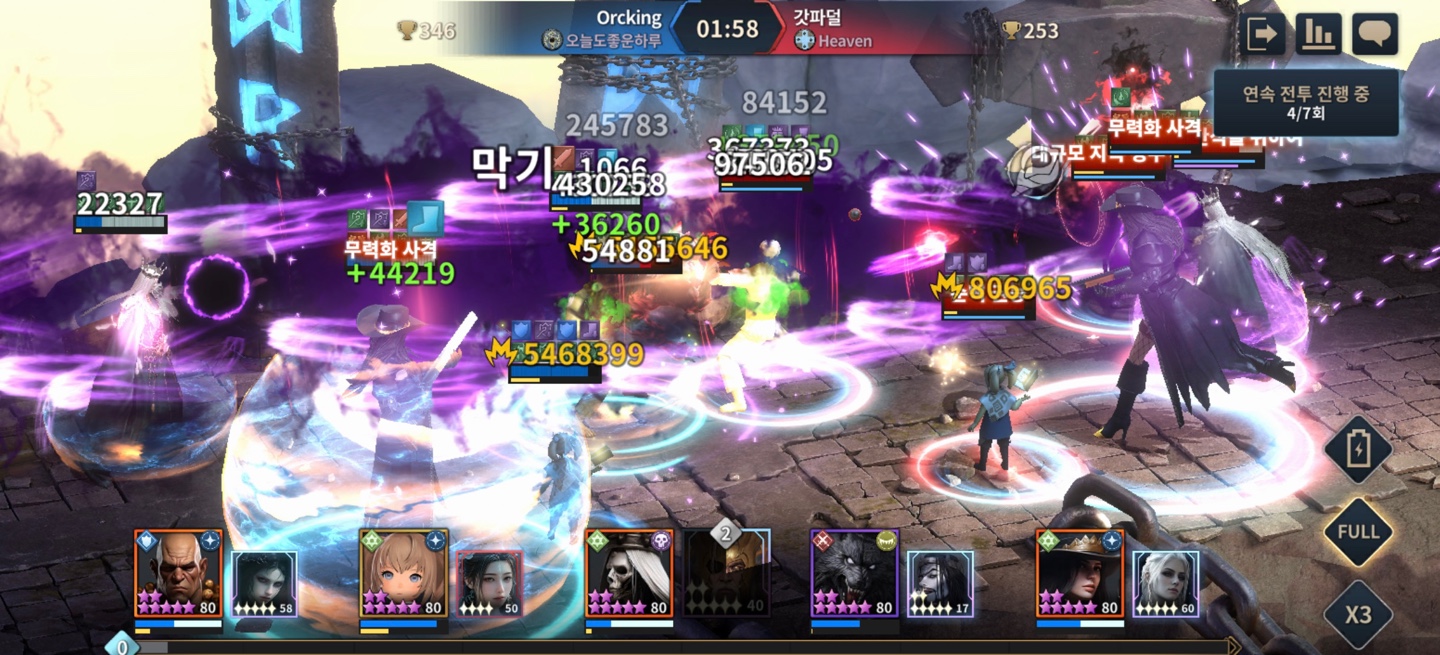The width and height of the screenshot is (1440, 655).
Task: Open the battle statistics bar chart
Action: 1318,35
